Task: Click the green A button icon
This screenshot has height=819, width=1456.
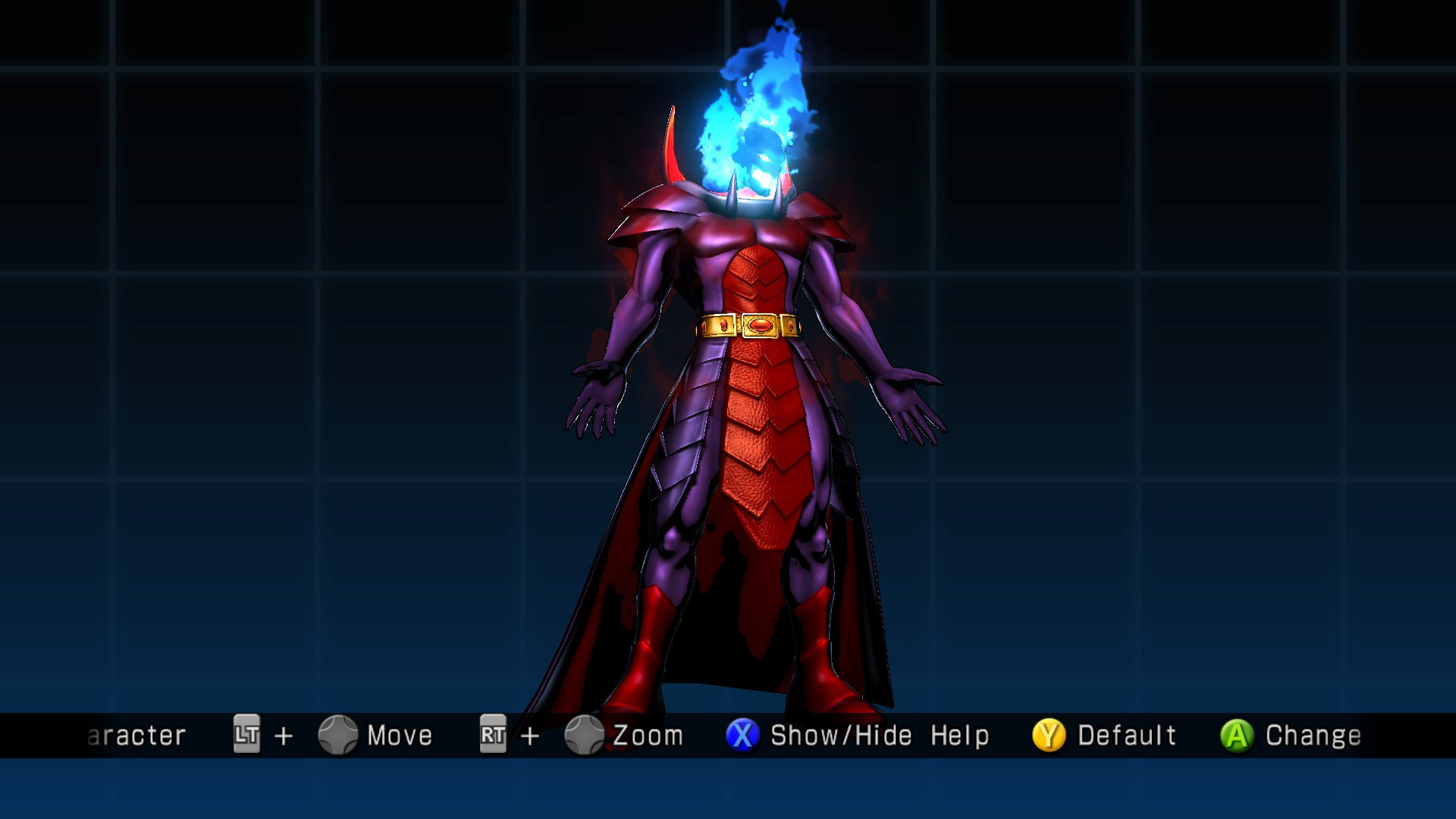Action: [x=1237, y=734]
